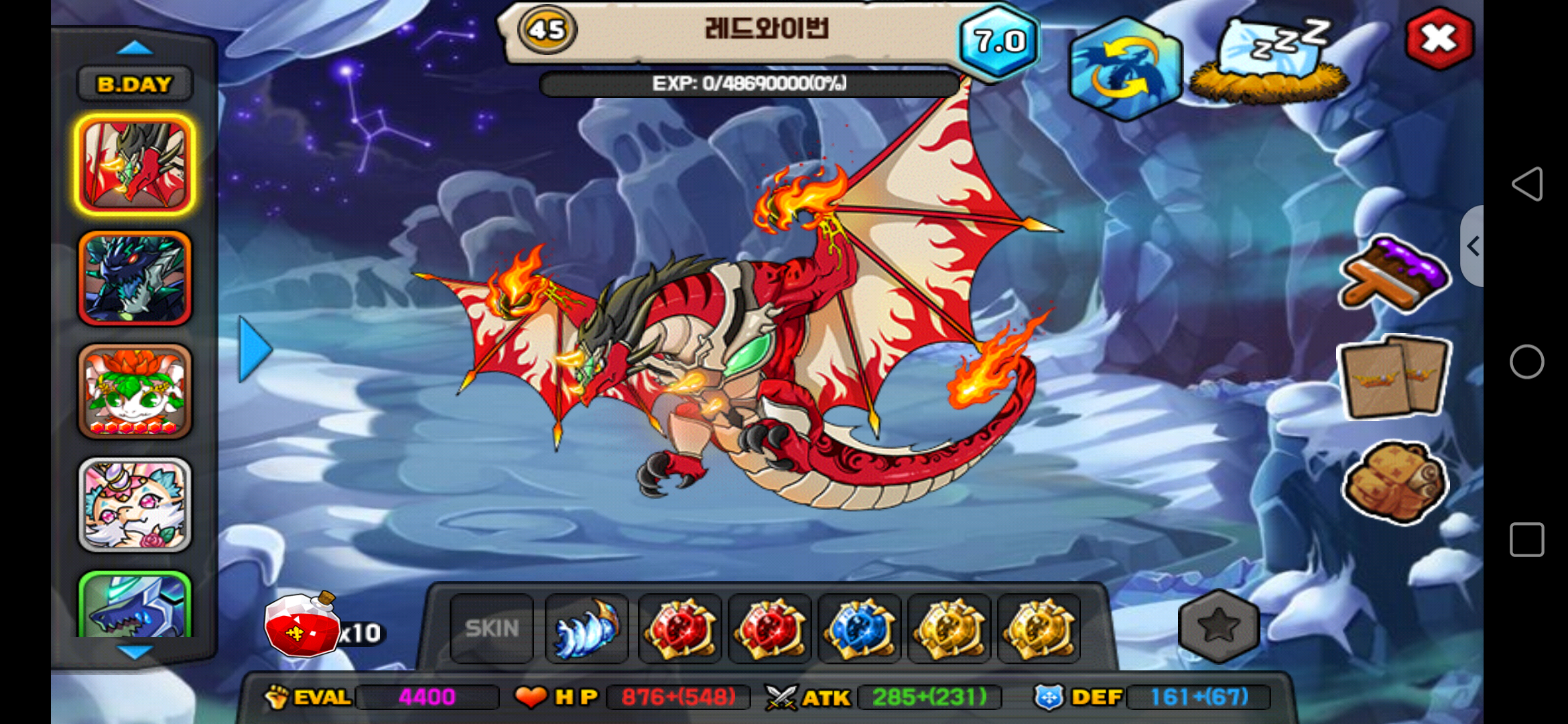Tap the Android back navigation button

point(1527,184)
